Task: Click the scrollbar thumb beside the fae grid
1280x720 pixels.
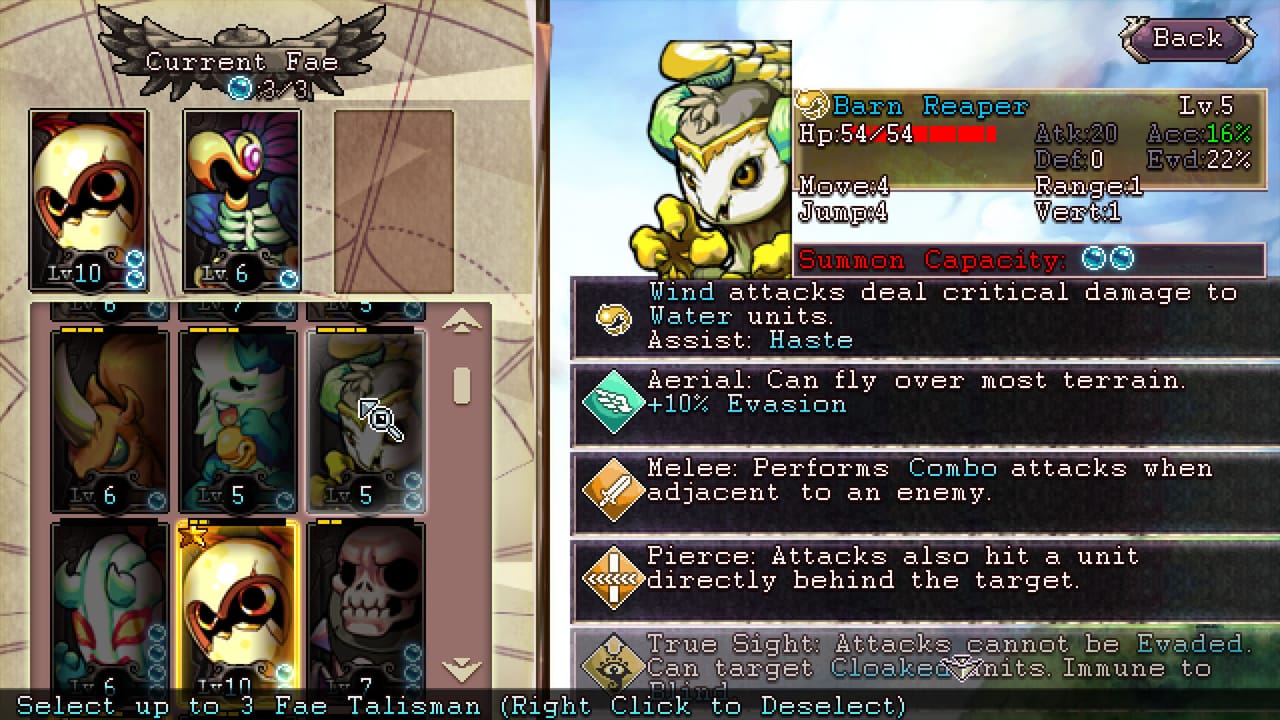Action: (461, 388)
